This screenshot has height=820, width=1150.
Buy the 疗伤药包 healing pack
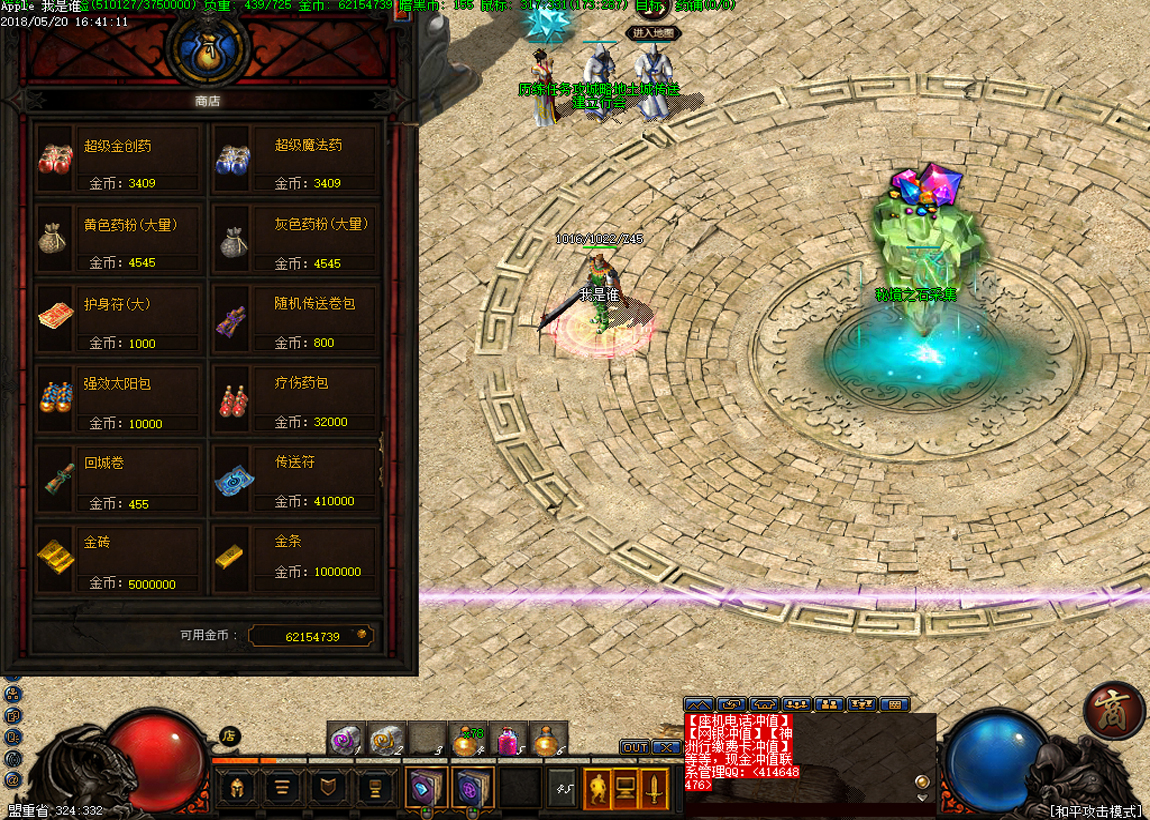pyautogui.click(x=296, y=400)
